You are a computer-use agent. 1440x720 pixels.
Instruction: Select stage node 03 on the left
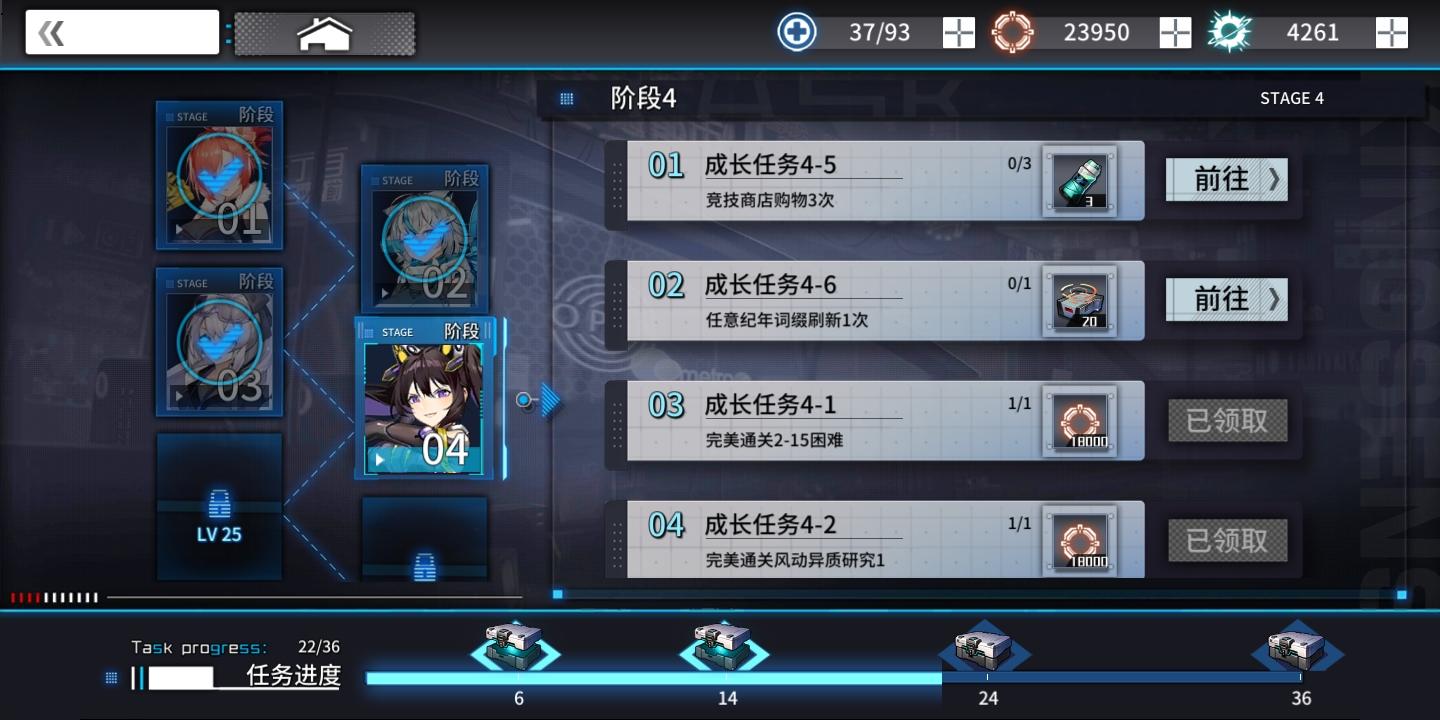tap(220, 342)
